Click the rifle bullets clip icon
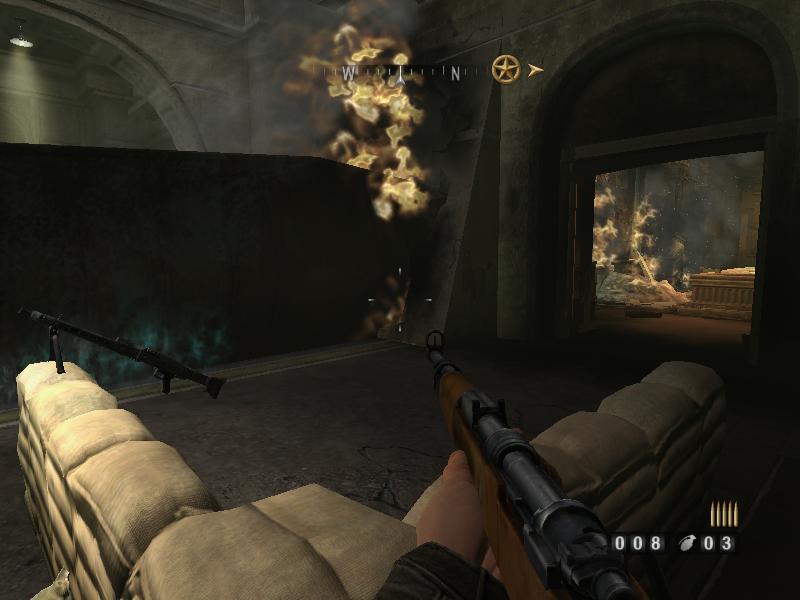Image resolution: width=800 pixels, height=600 pixels. tap(724, 514)
